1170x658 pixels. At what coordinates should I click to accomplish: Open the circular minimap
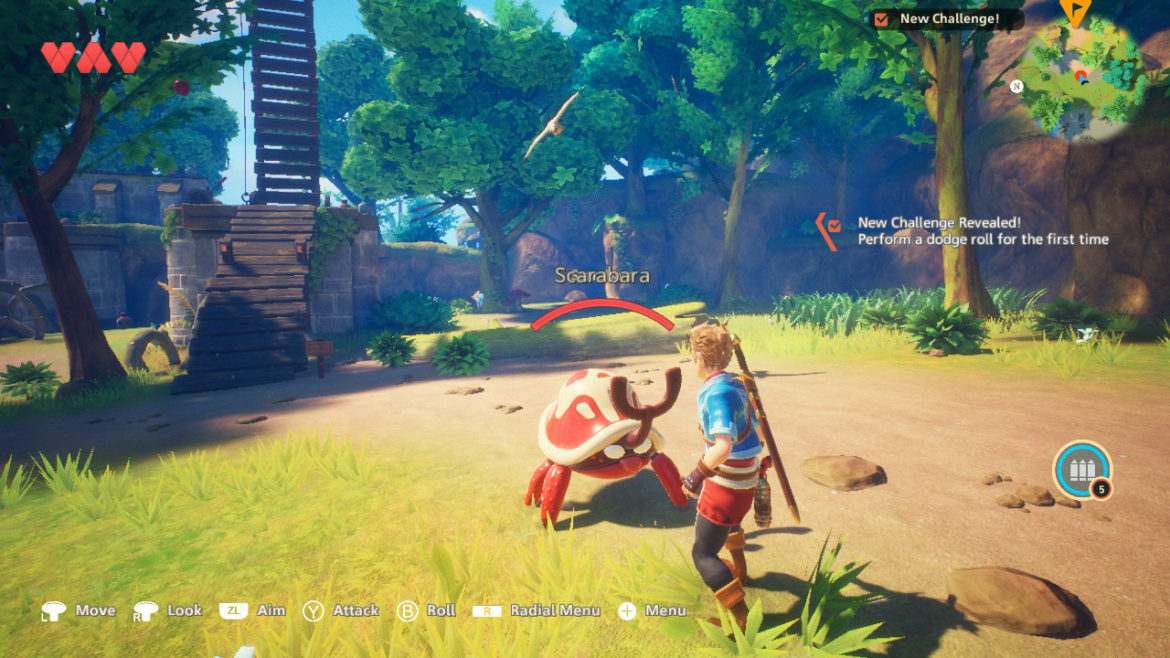(1082, 79)
